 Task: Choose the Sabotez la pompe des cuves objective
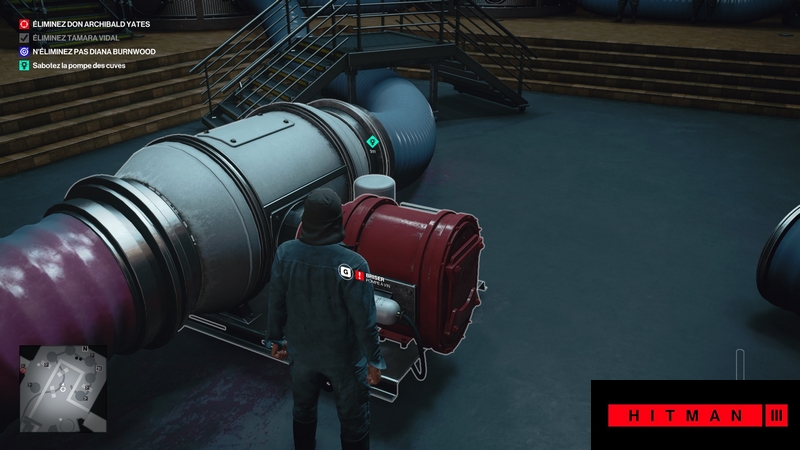78,64
